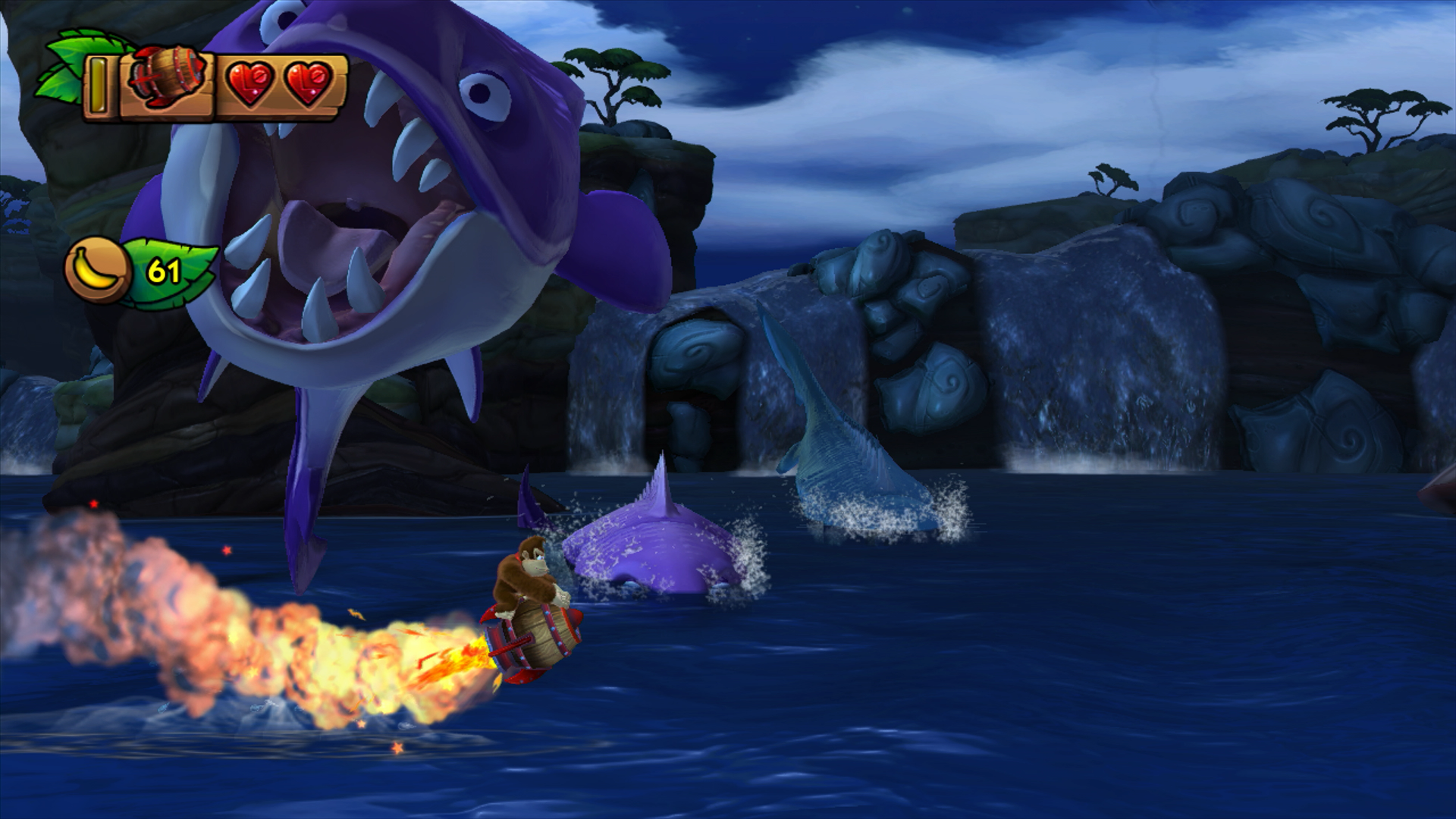1456x819 pixels.
Task: Click the wooden HUD frame holding the hearts
Action: coord(281,106)
